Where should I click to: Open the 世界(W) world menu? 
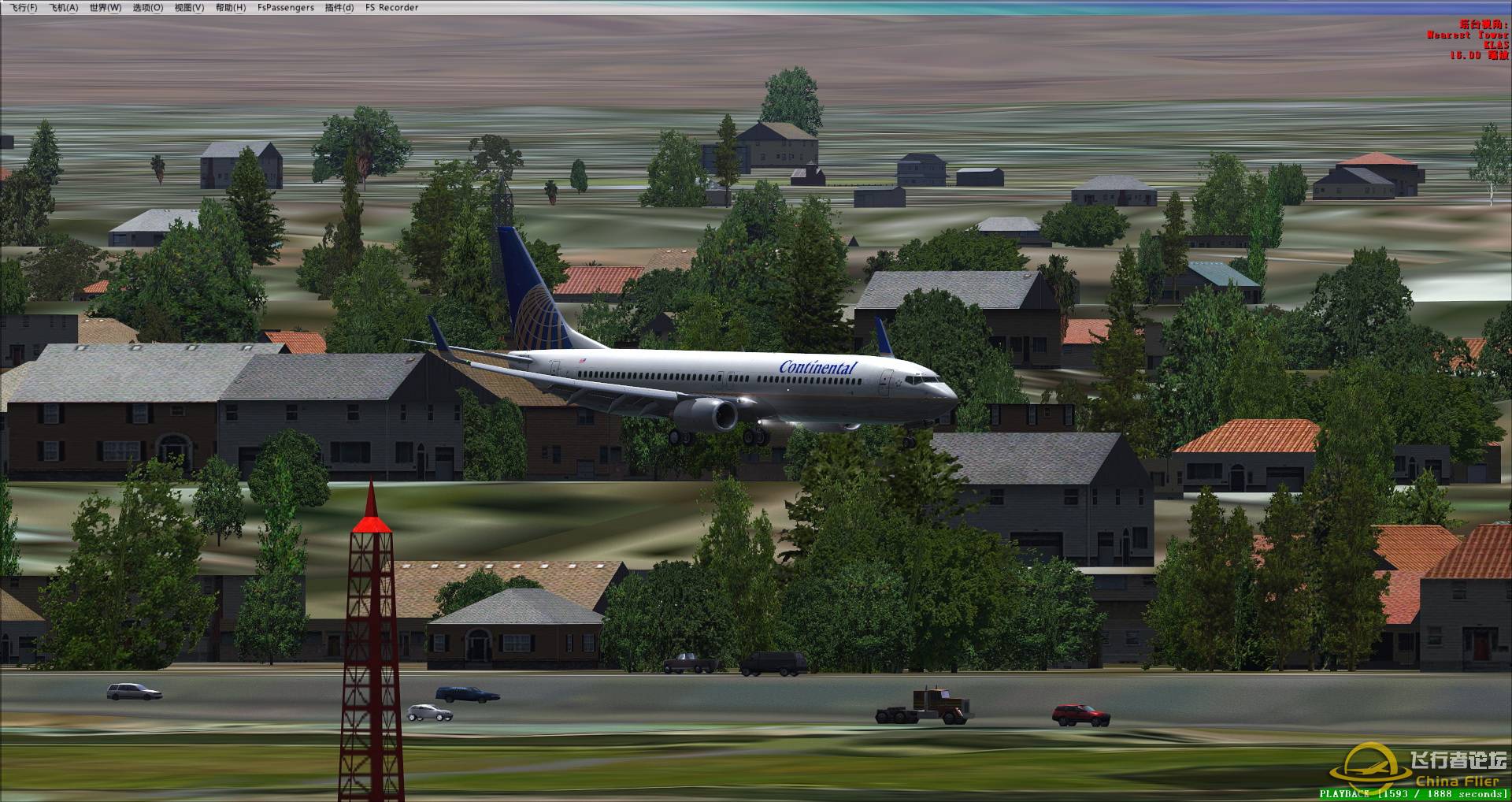pyautogui.click(x=106, y=8)
